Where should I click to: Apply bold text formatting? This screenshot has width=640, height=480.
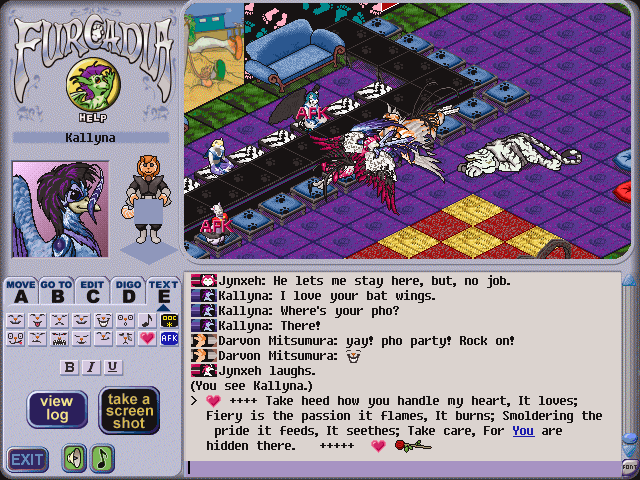69,367
